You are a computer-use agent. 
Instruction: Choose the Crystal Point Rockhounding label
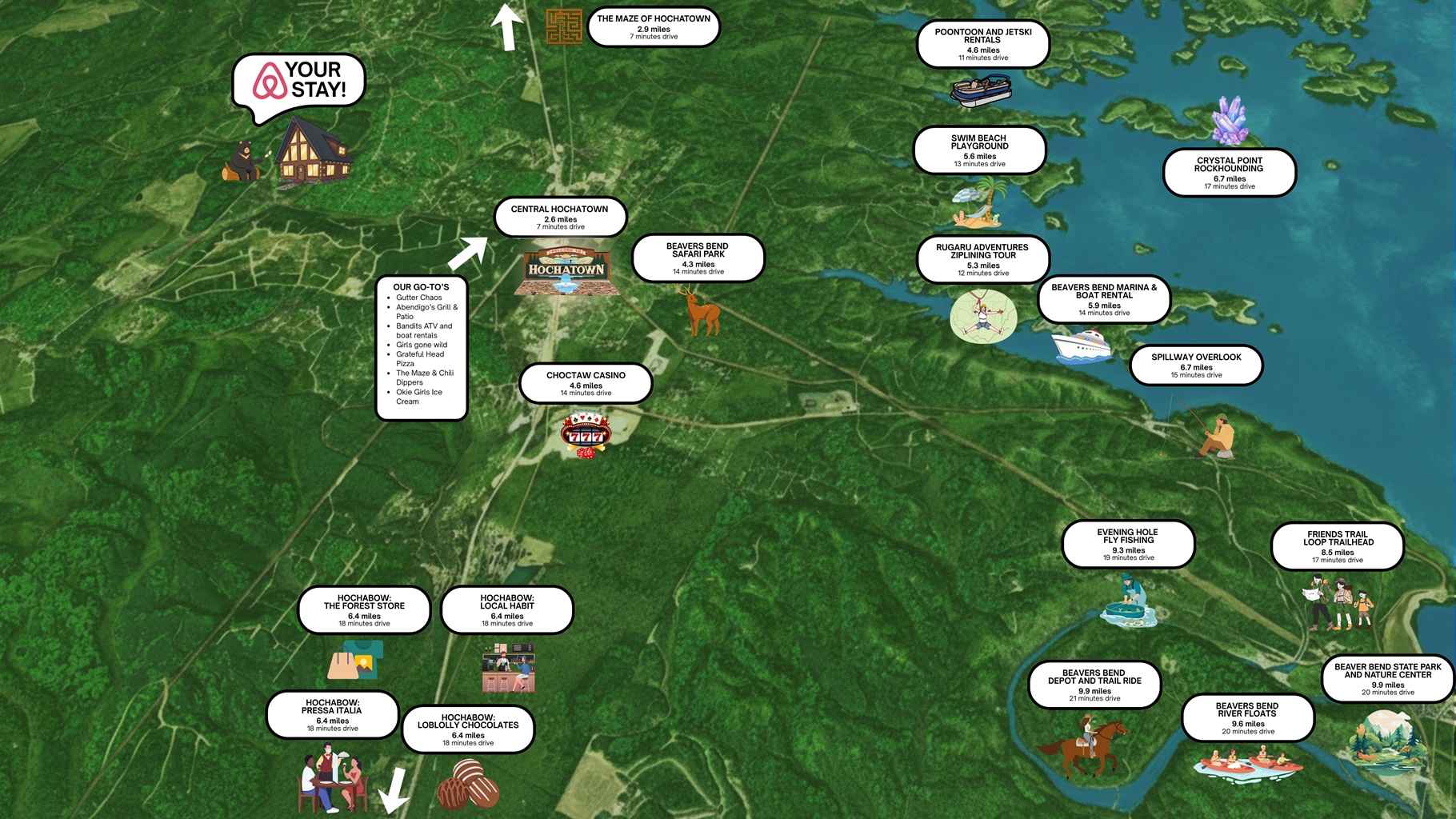[1229, 173]
